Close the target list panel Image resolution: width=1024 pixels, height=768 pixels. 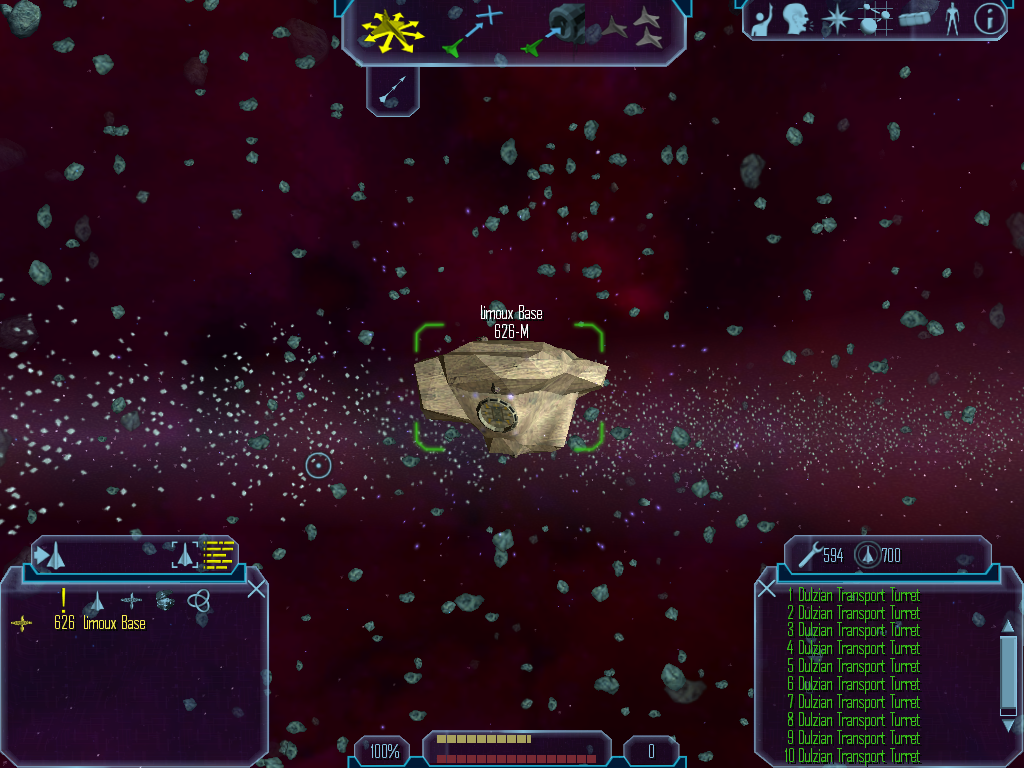point(256,588)
